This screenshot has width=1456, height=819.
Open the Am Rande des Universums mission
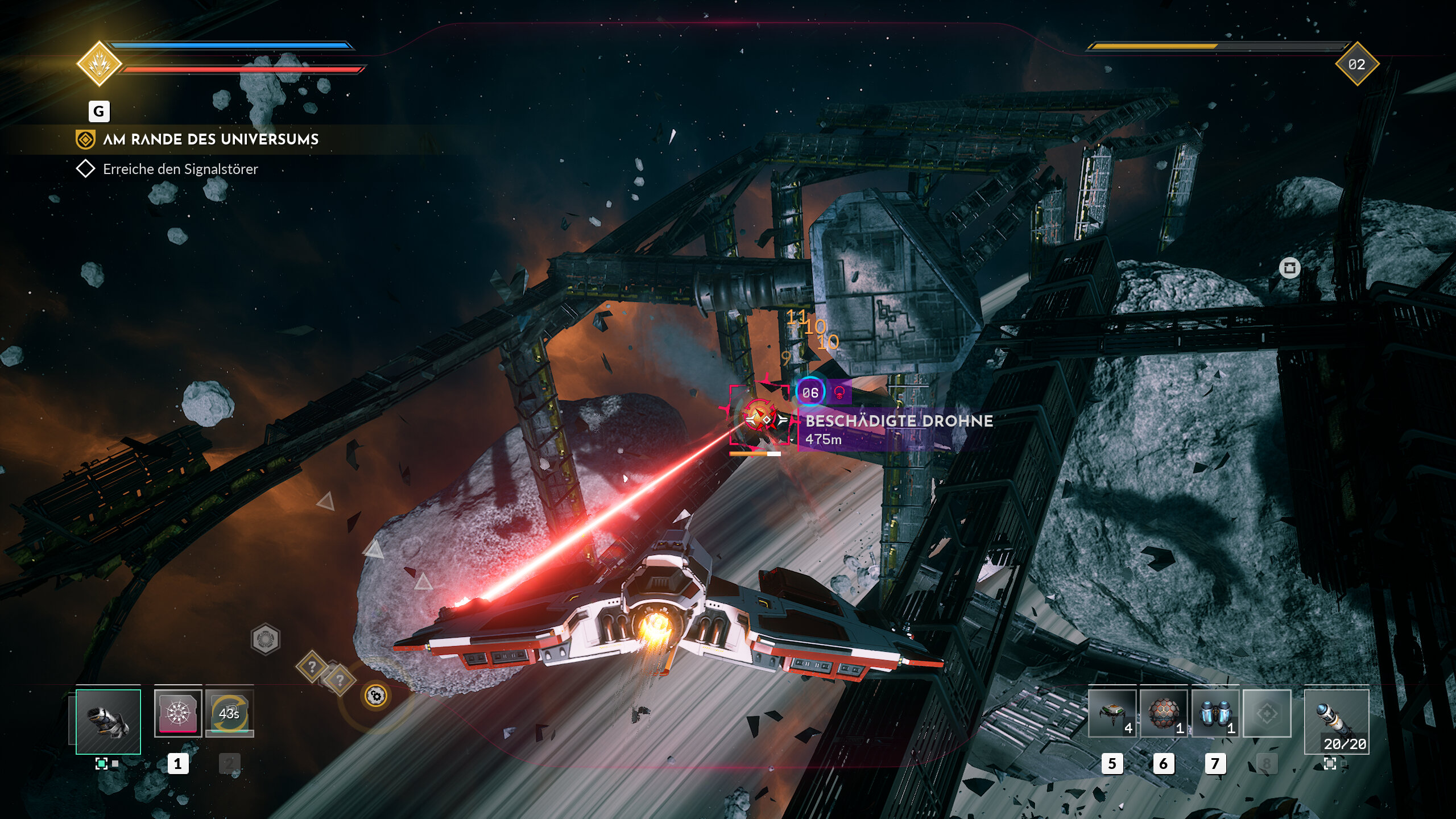[210, 139]
